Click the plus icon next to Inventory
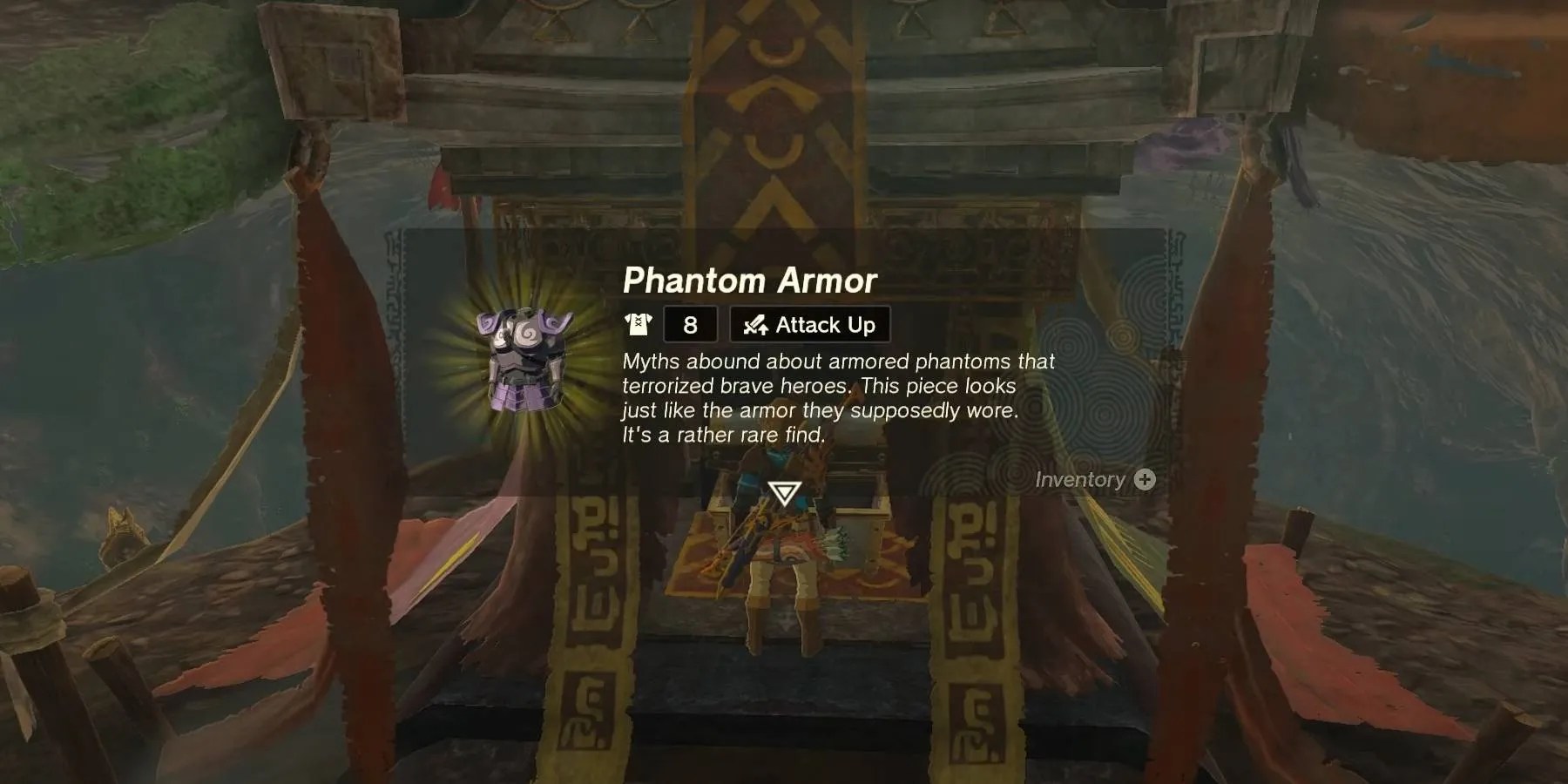 (1145, 479)
